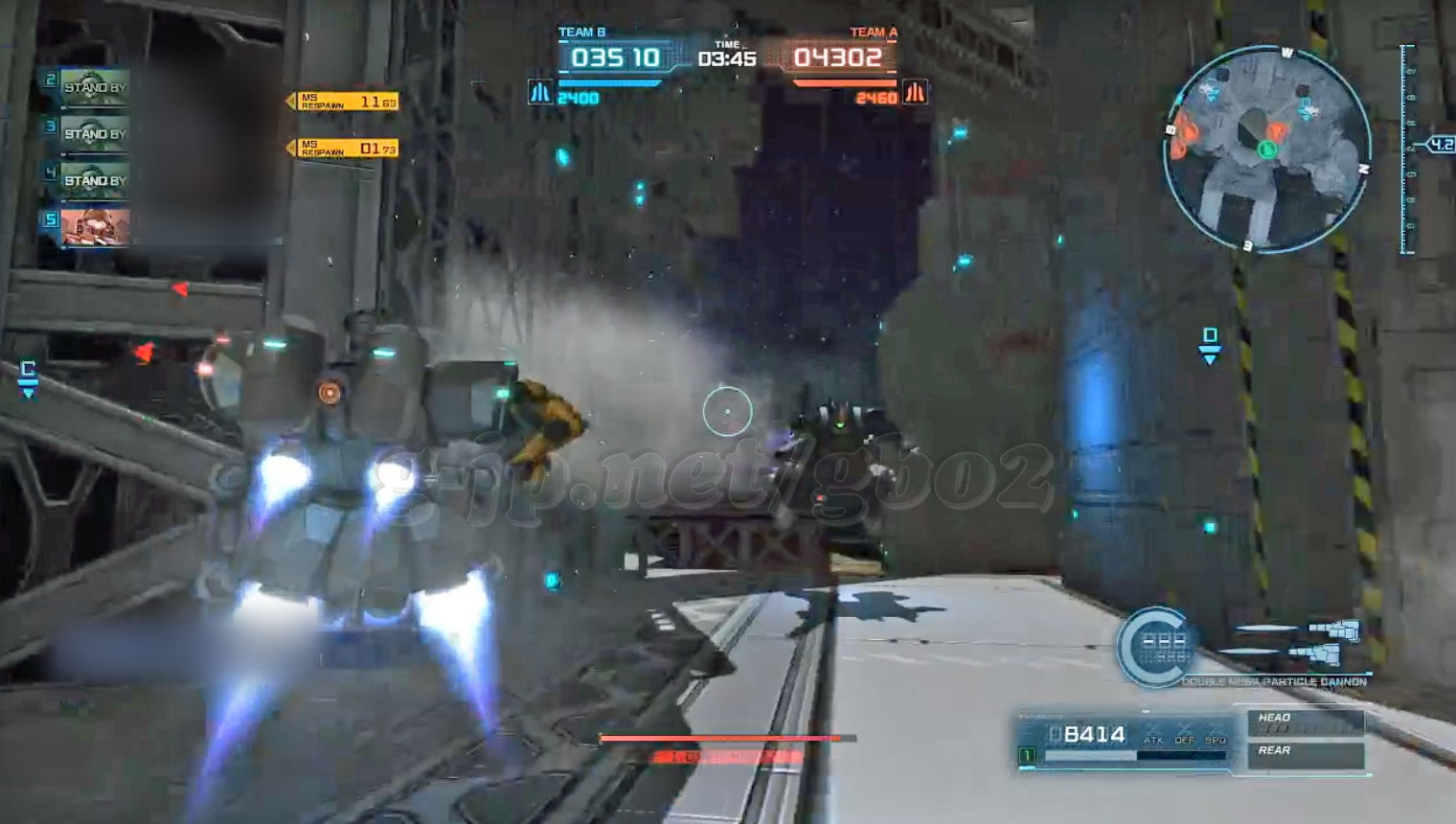Select the REAR part status panel

click(1305, 754)
